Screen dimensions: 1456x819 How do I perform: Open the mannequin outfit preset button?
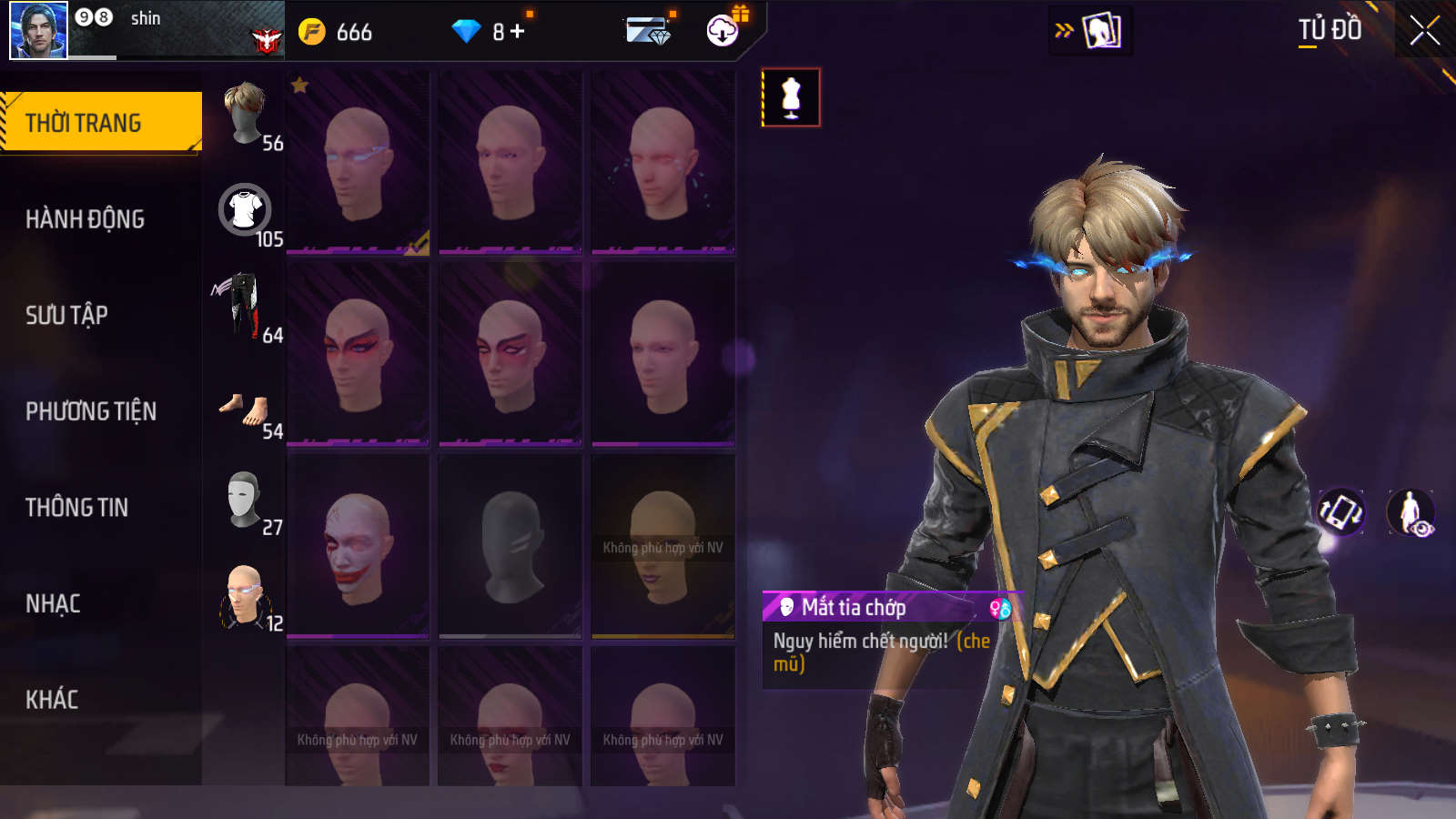pos(791,97)
